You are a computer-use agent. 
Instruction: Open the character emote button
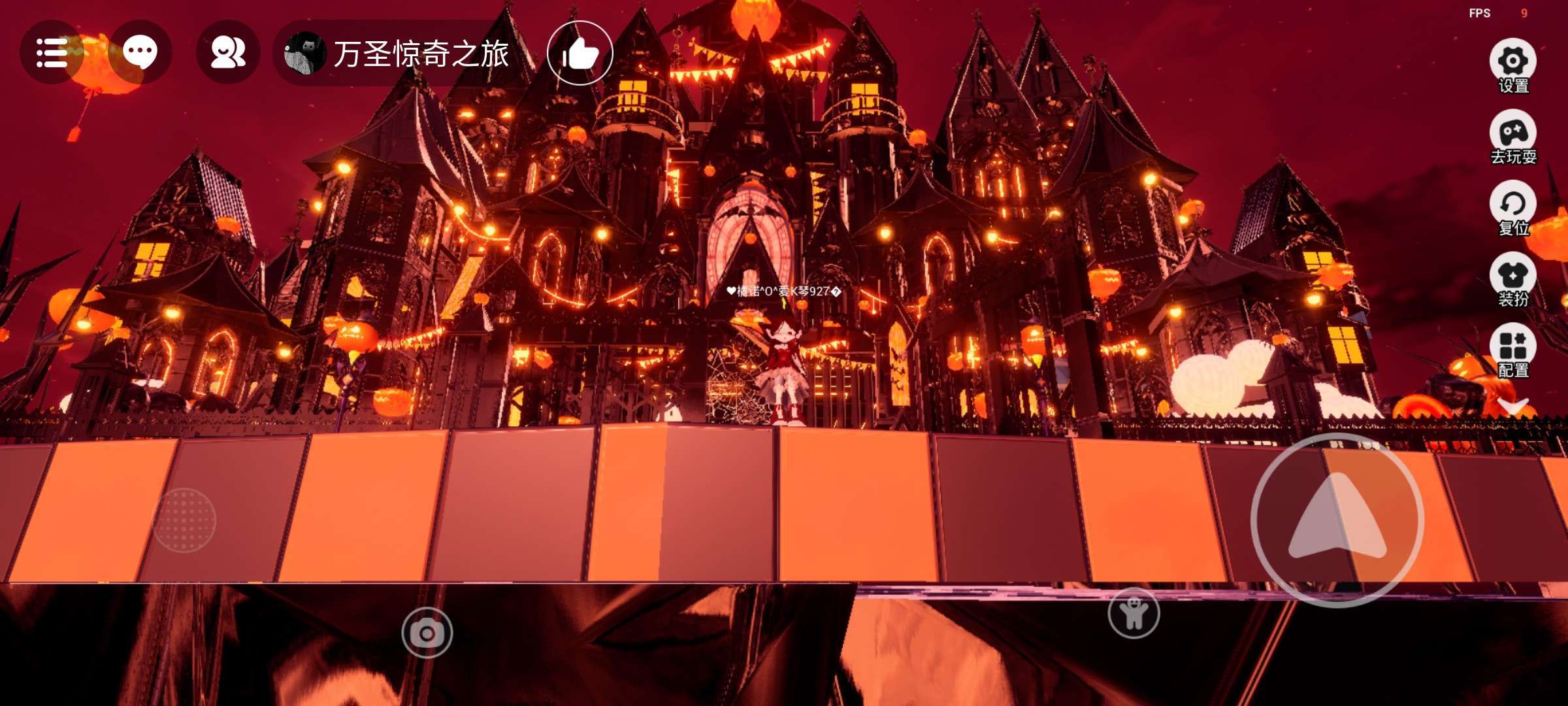click(x=1134, y=613)
